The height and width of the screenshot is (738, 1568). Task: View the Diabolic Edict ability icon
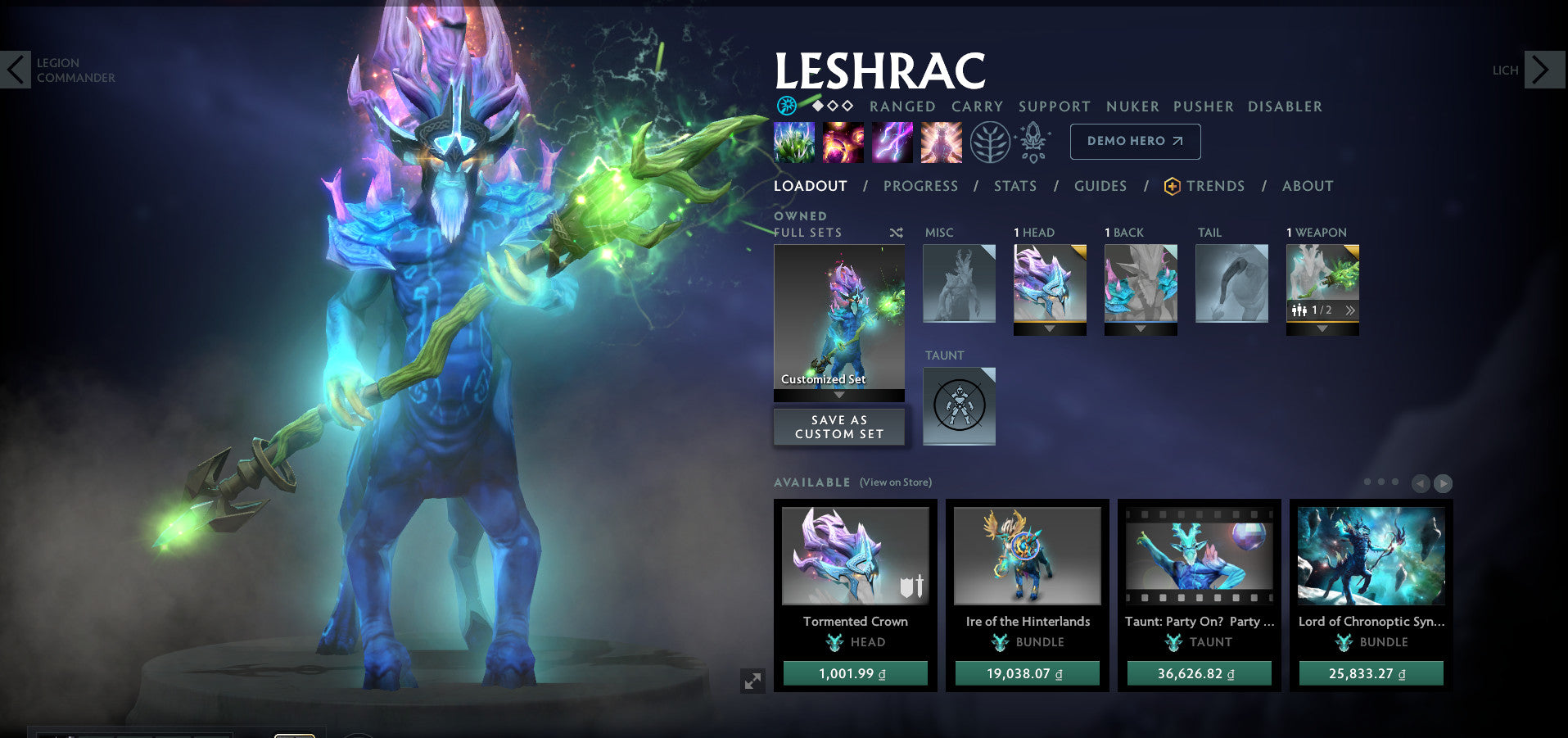click(843, 141)
